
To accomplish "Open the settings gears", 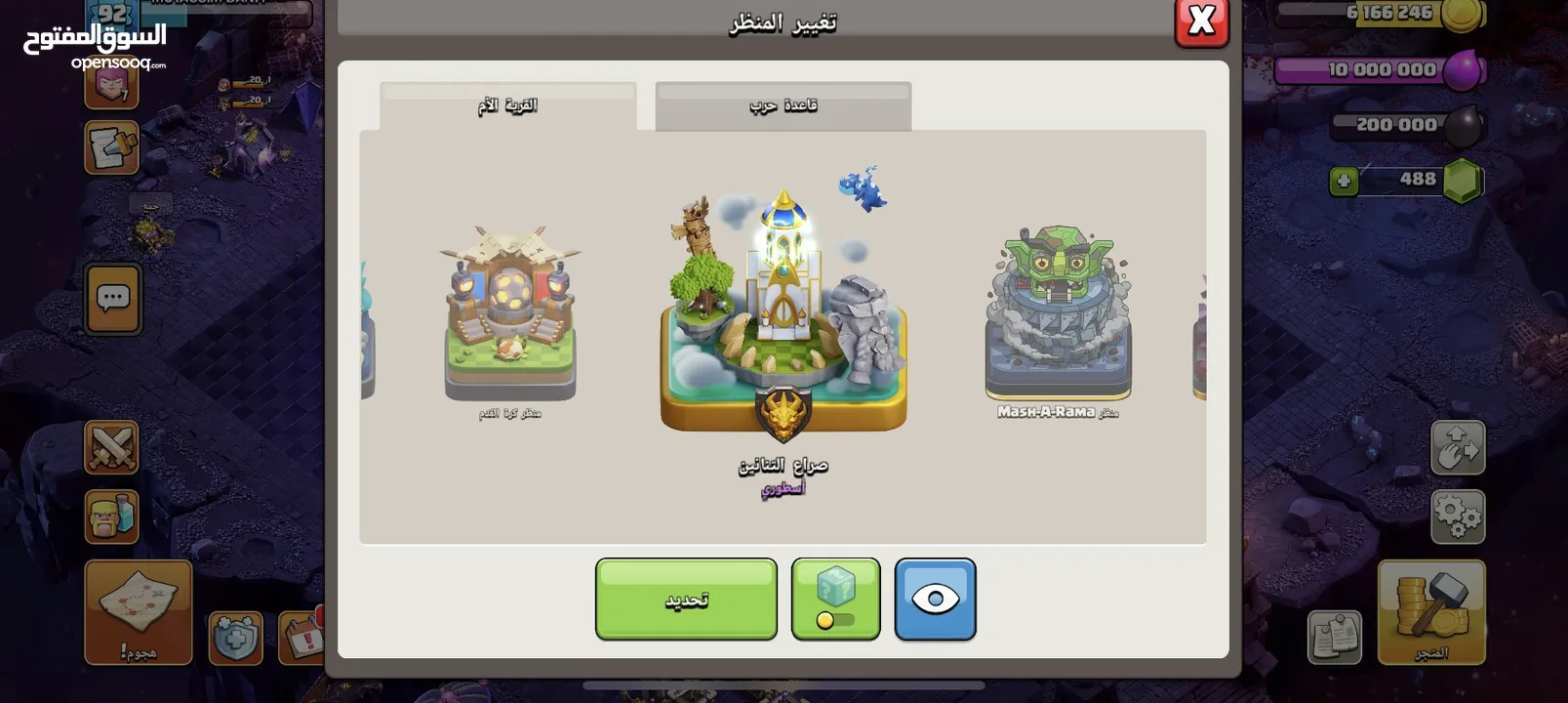I will tap(1457, 517).
